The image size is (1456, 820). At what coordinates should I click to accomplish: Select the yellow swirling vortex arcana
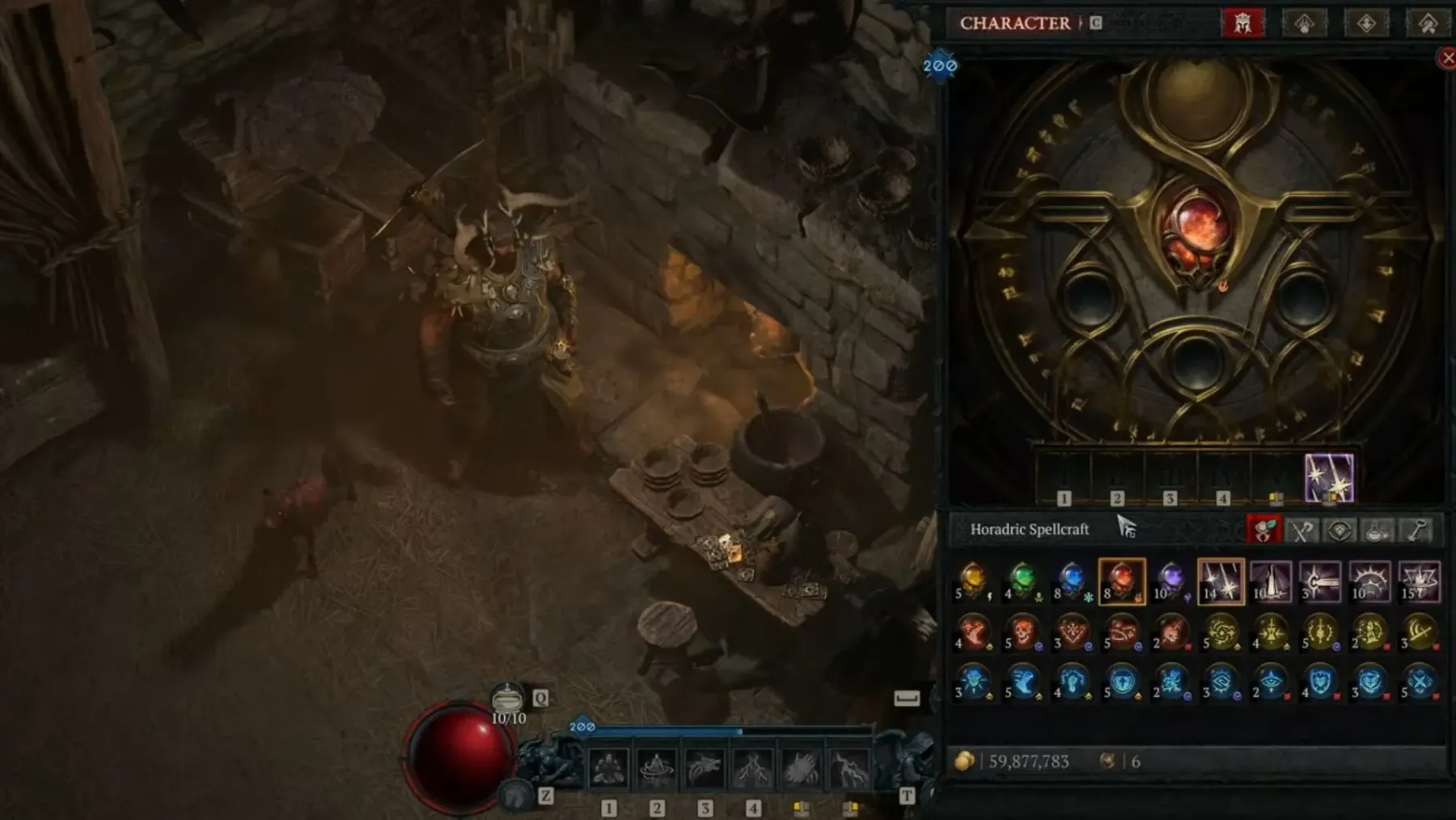click(1221, 632)
